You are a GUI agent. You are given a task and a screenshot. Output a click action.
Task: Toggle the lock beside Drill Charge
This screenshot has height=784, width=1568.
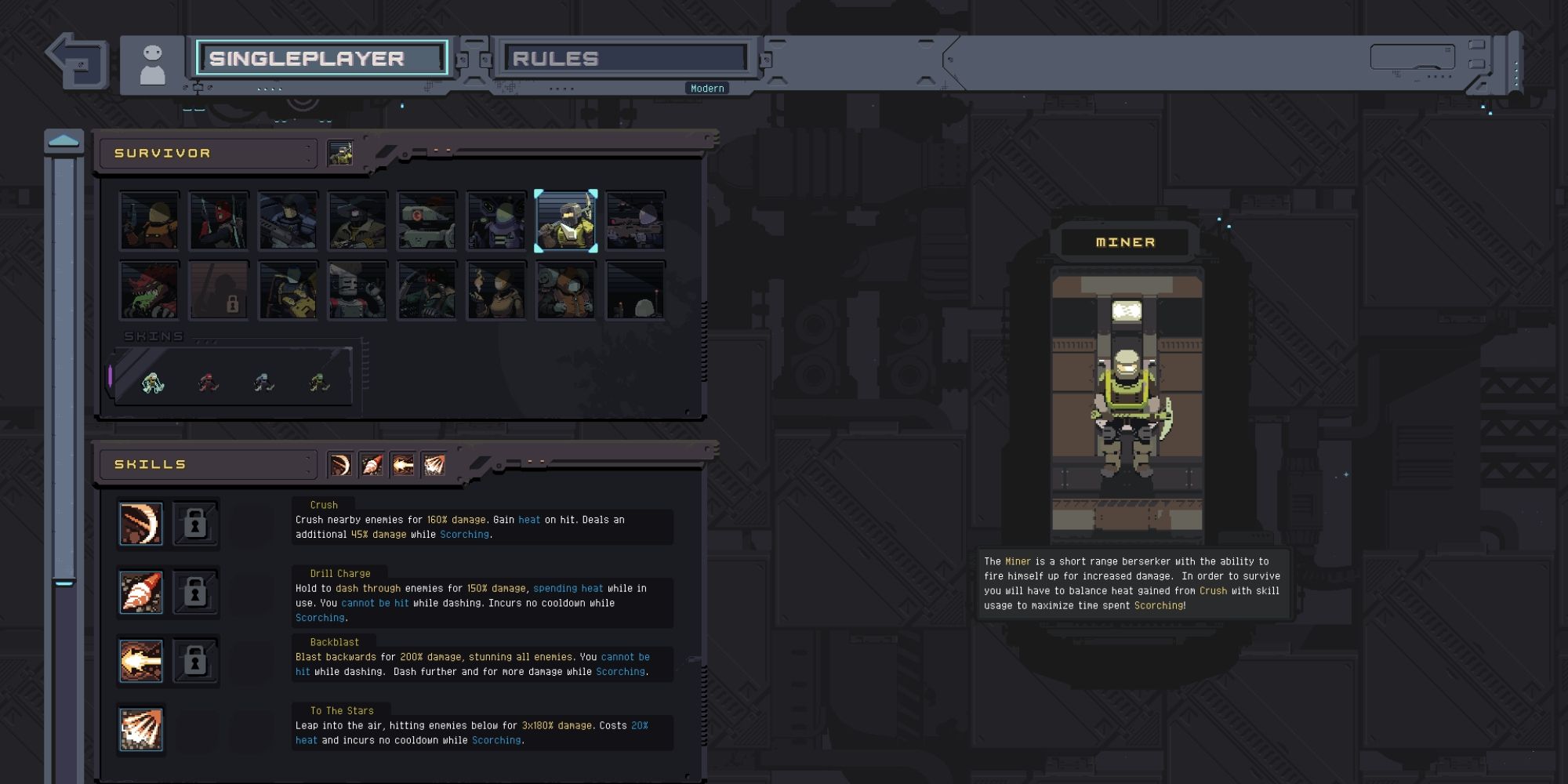pyautogui.click(x=194, y=593)
